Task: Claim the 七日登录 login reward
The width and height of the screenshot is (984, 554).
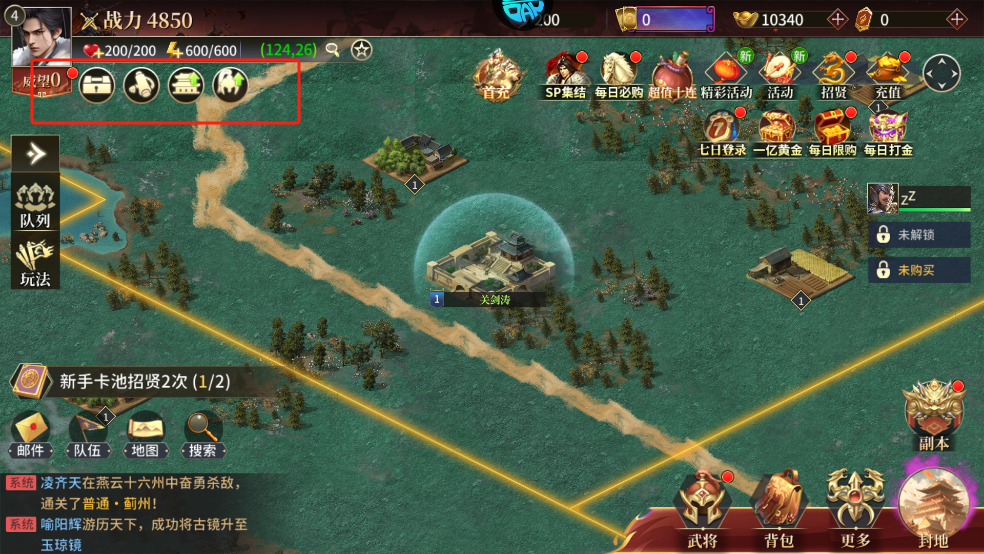Action: point(721,130)
